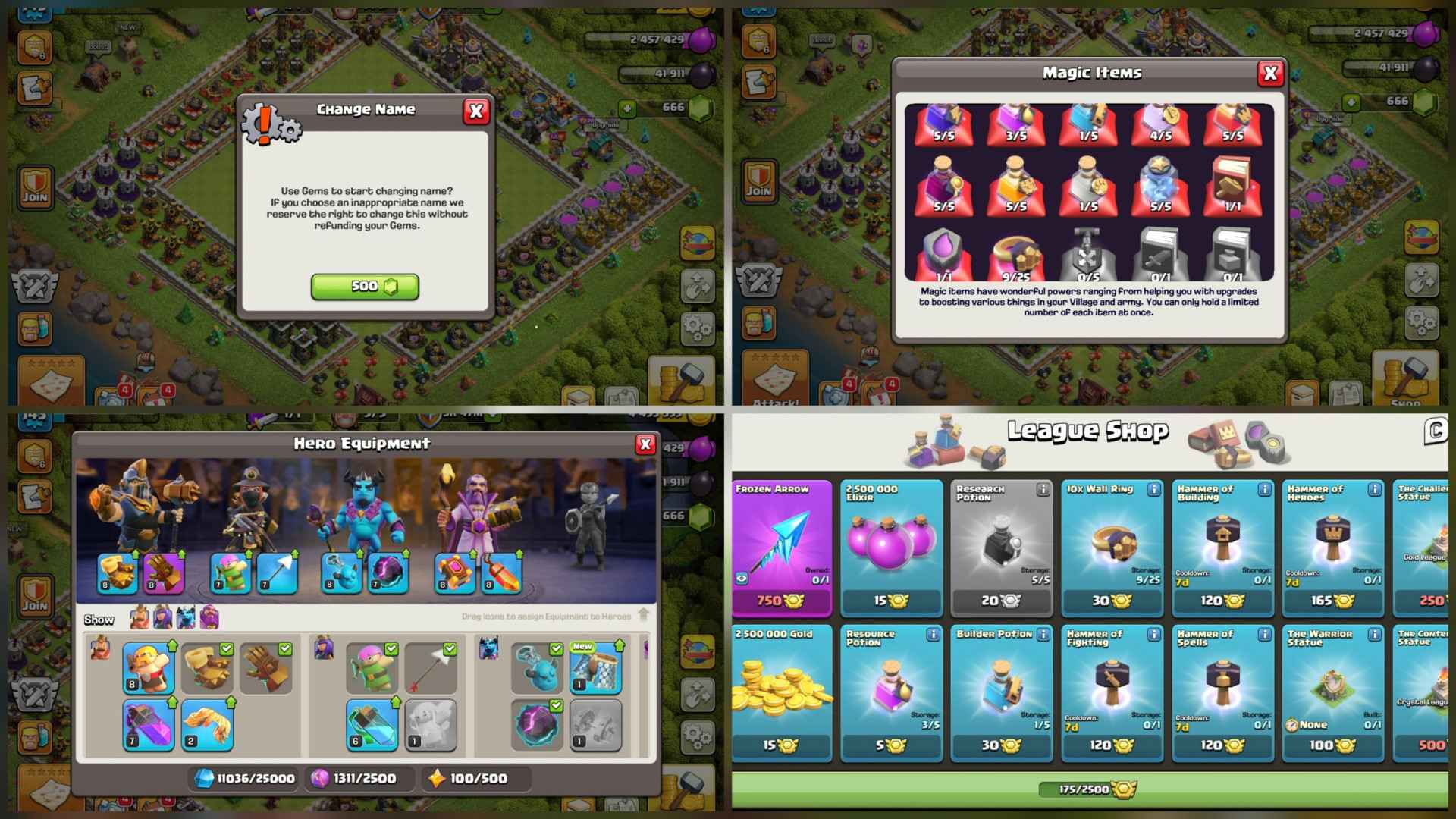This screenshot has width=1456, height=819.
Task: Click the clan badge icon showing 6
Action: [x=35, y=48]
